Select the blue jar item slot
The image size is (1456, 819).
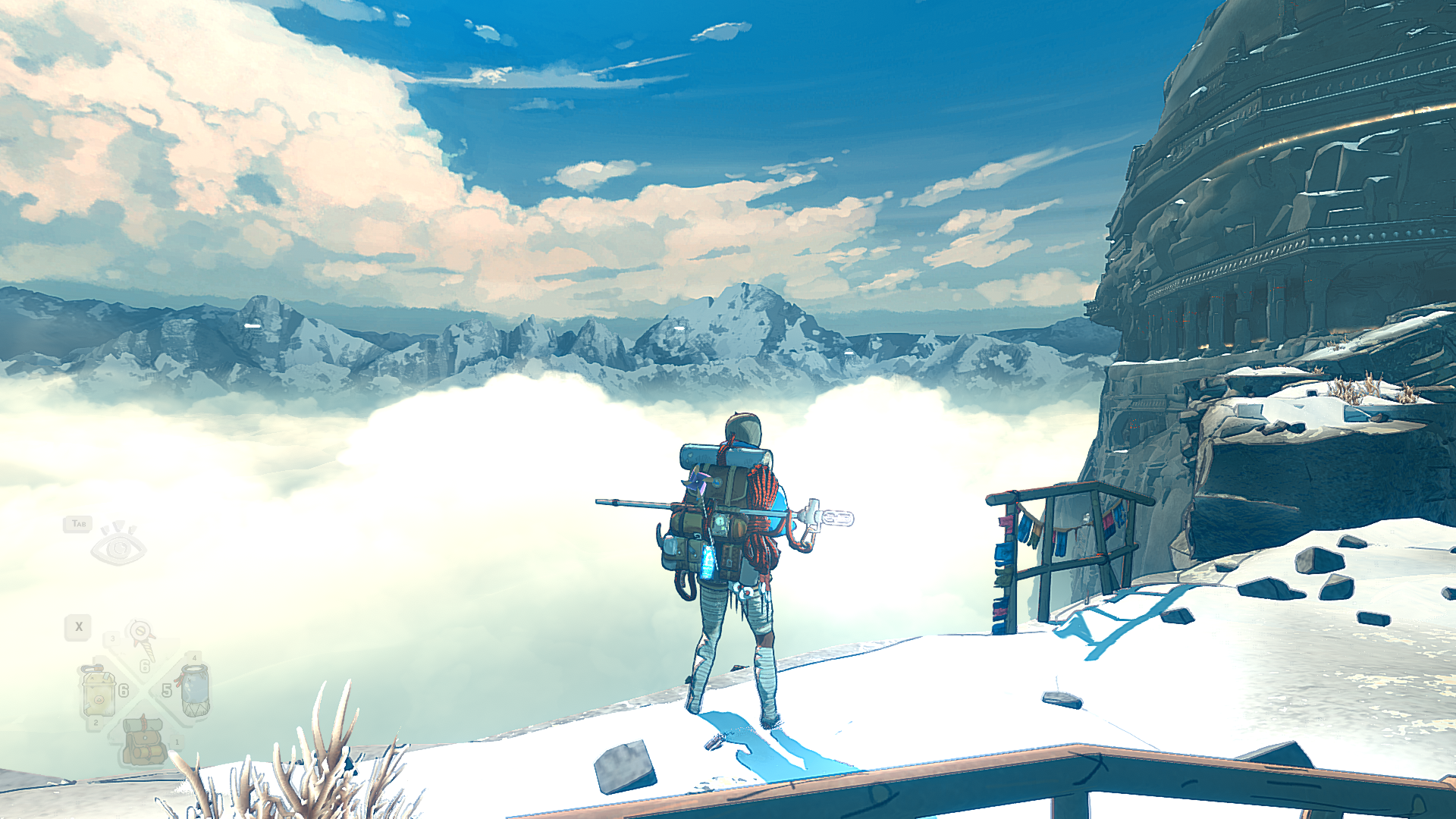coord(194,689)
